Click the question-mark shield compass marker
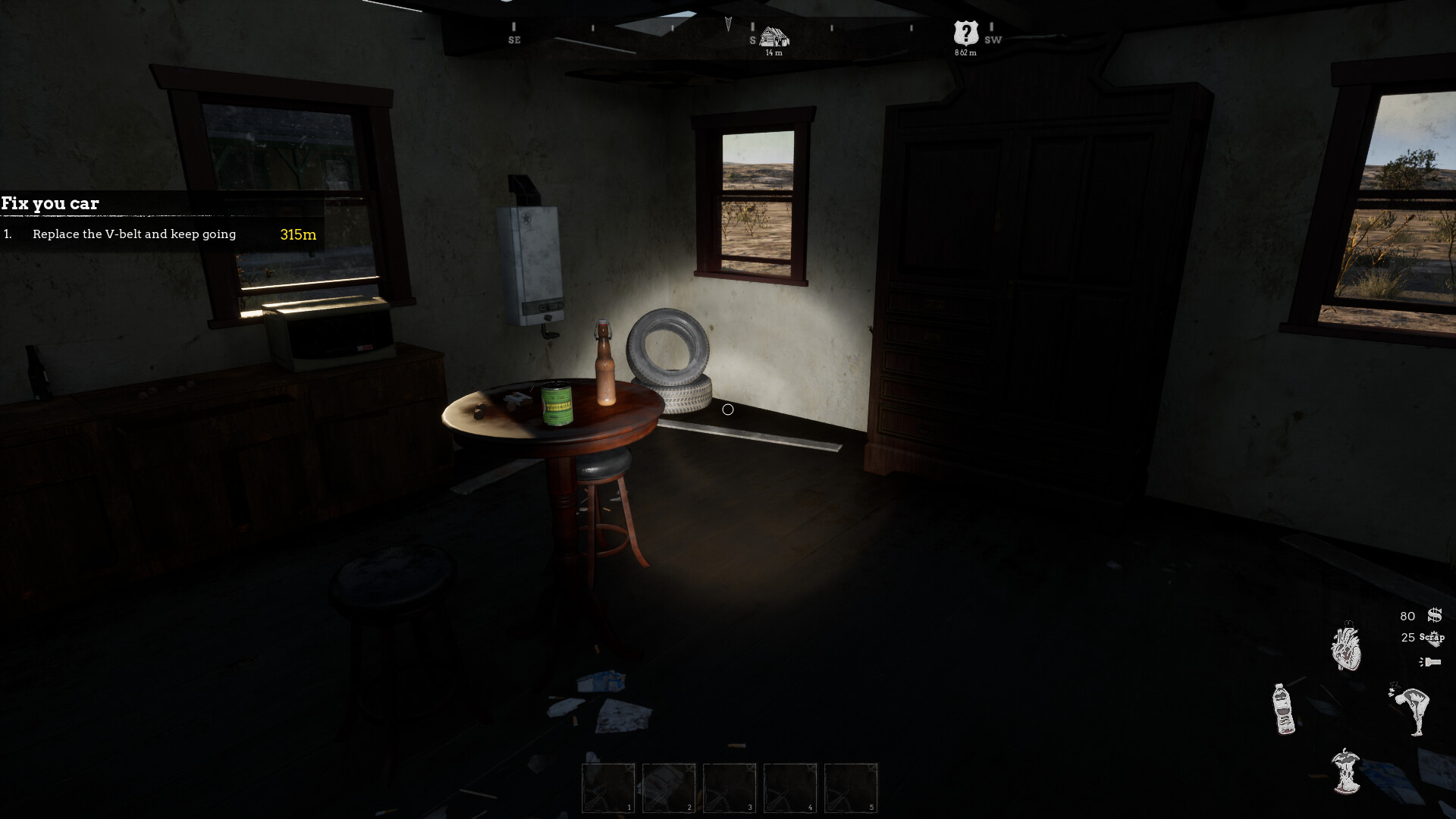Image resolution: width=1456 pixels, height=819 pixels. (x=965, y=32)
